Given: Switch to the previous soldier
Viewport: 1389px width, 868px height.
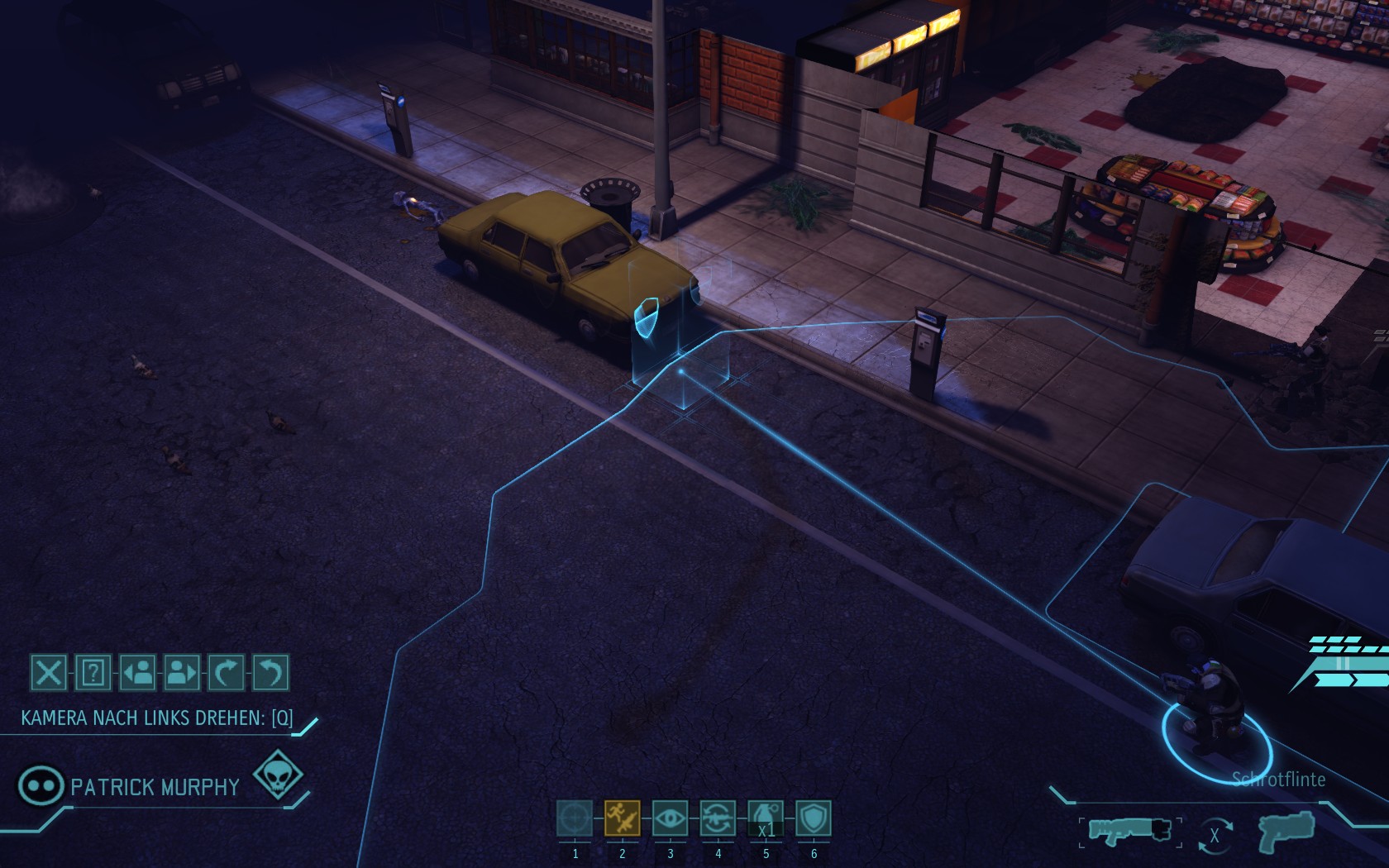Looking at the screenshot, I should (x=138, y=673).
